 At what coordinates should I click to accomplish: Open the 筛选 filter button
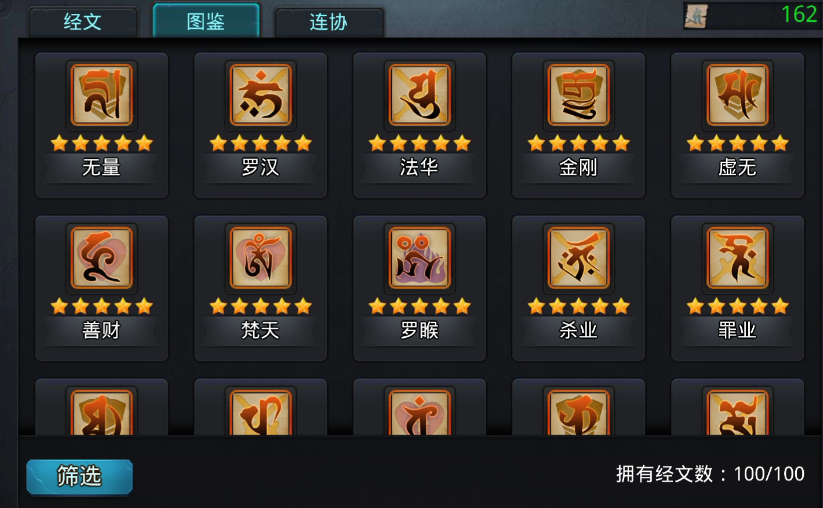click(x=79, y=477)
